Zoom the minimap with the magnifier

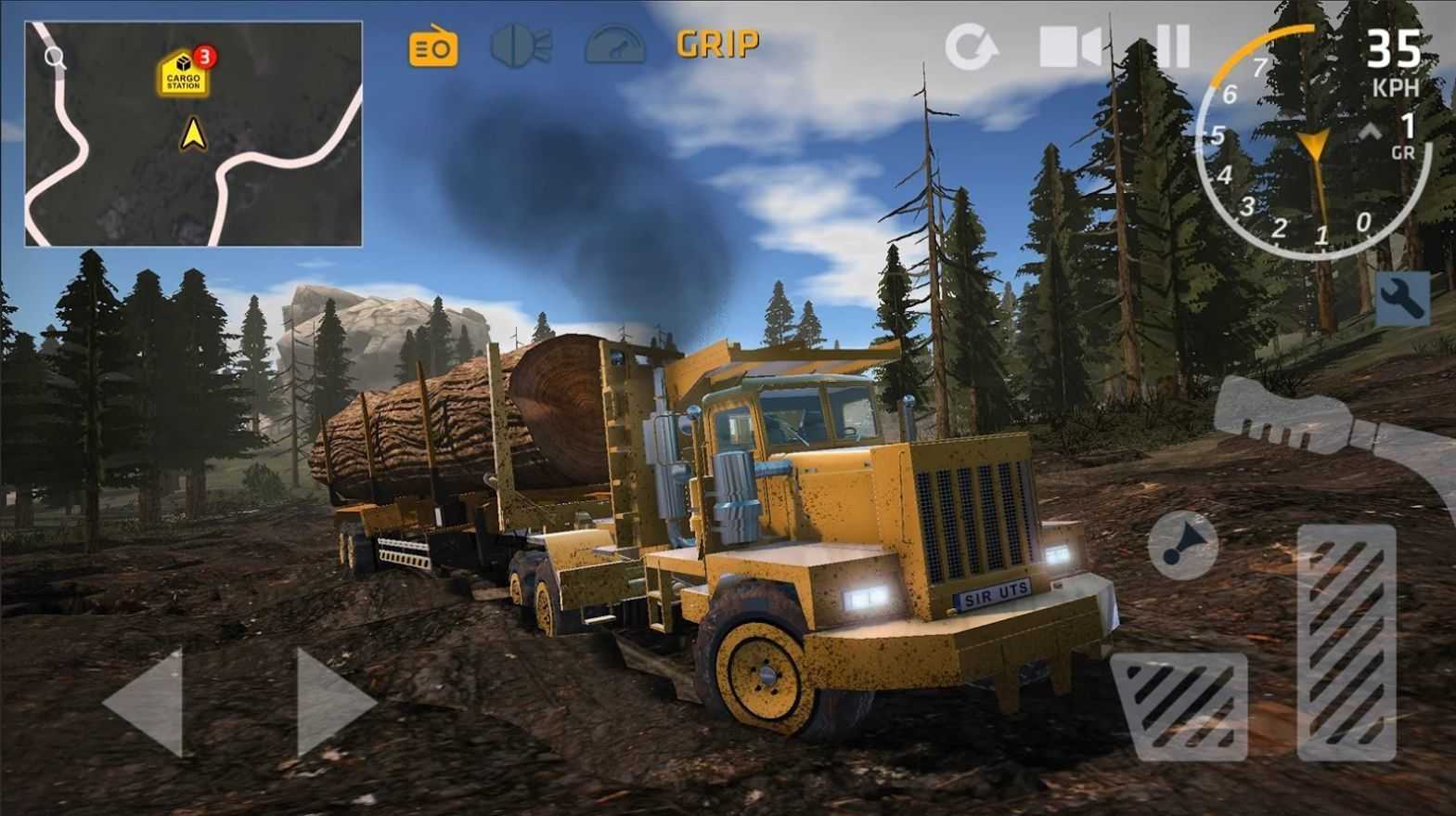click(x=57, y=58)
